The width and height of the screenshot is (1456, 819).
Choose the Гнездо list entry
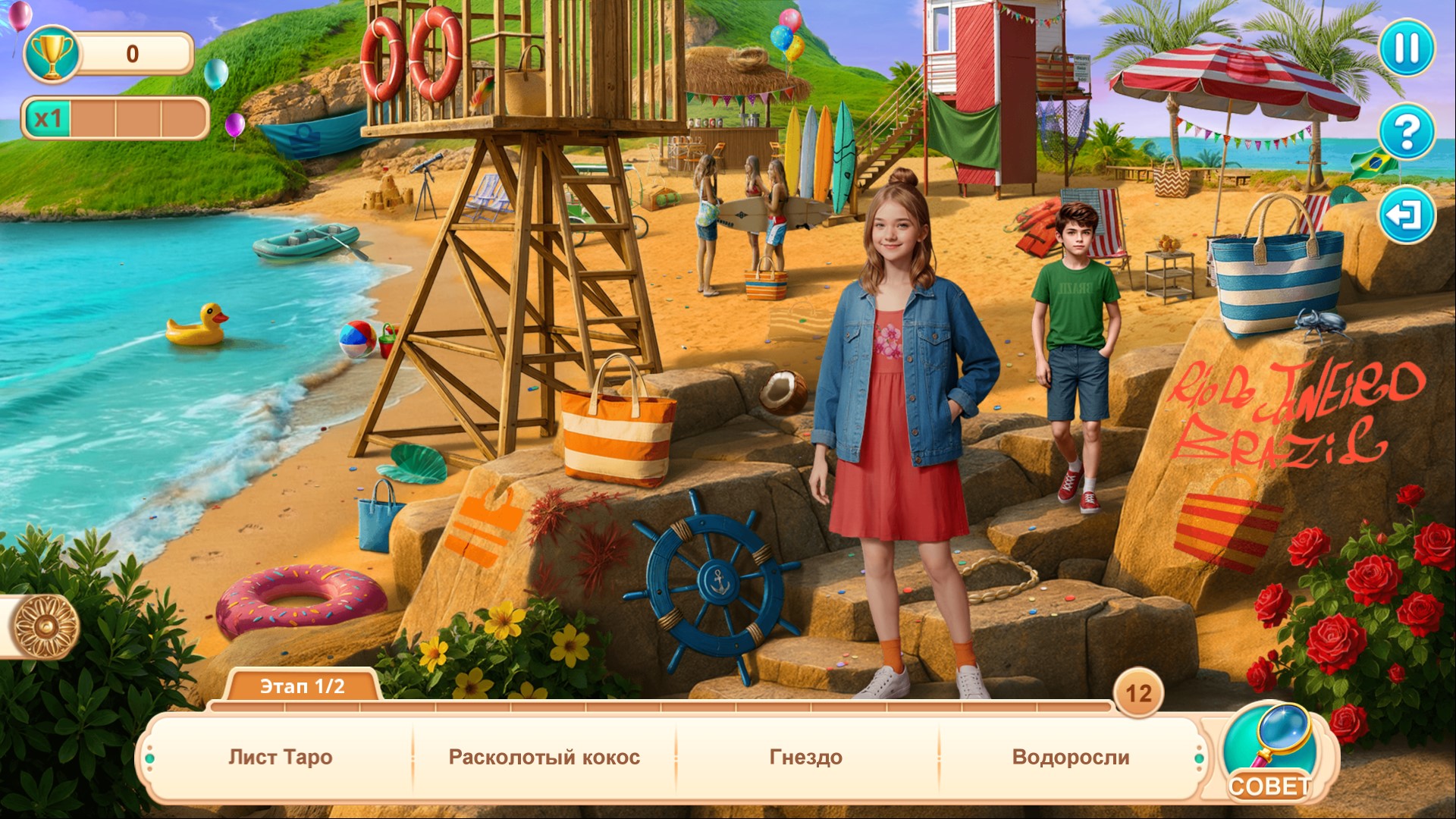[x=805, y=757]
